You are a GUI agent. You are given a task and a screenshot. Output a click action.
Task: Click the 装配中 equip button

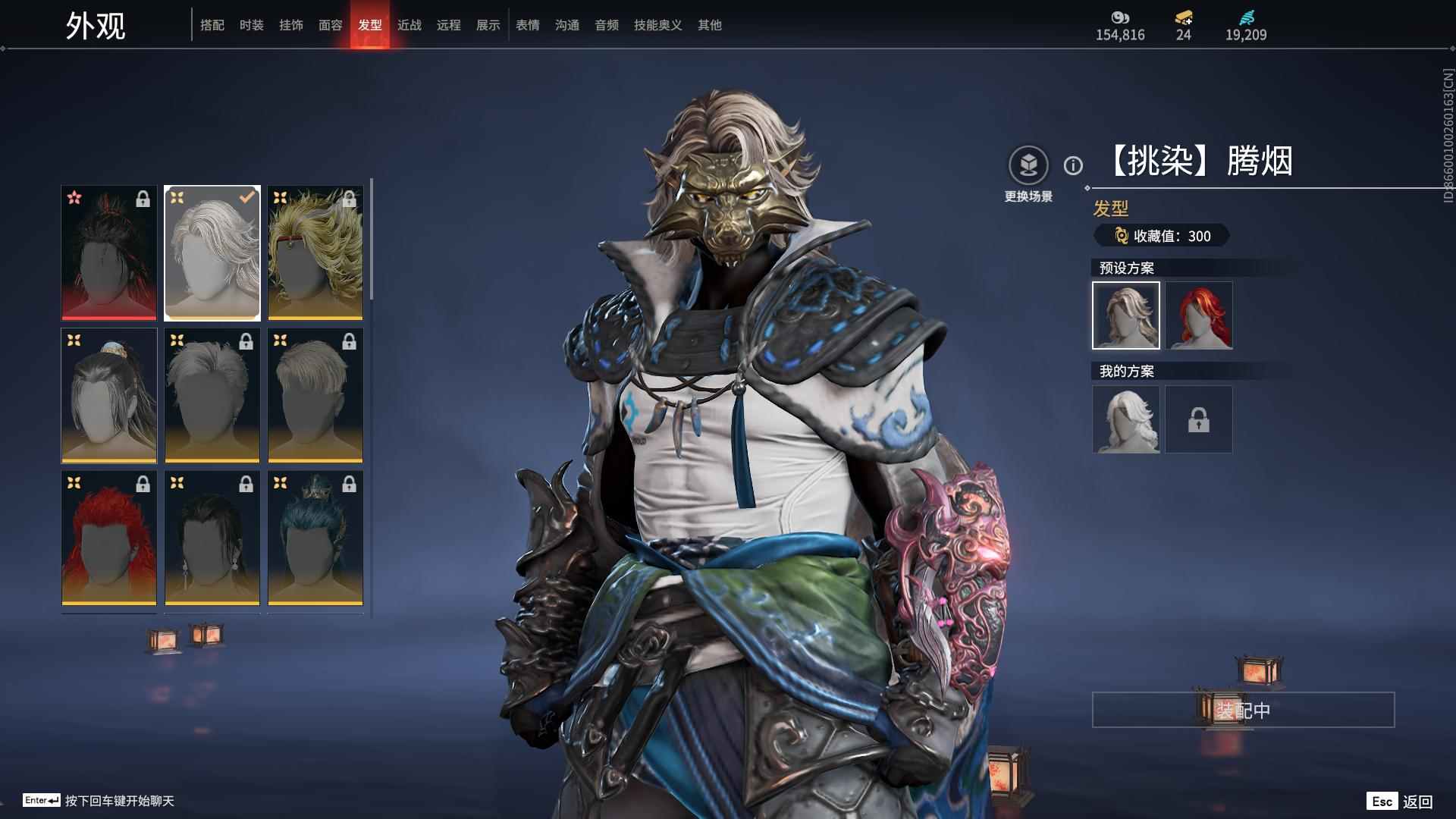[x=1242, y=710]
